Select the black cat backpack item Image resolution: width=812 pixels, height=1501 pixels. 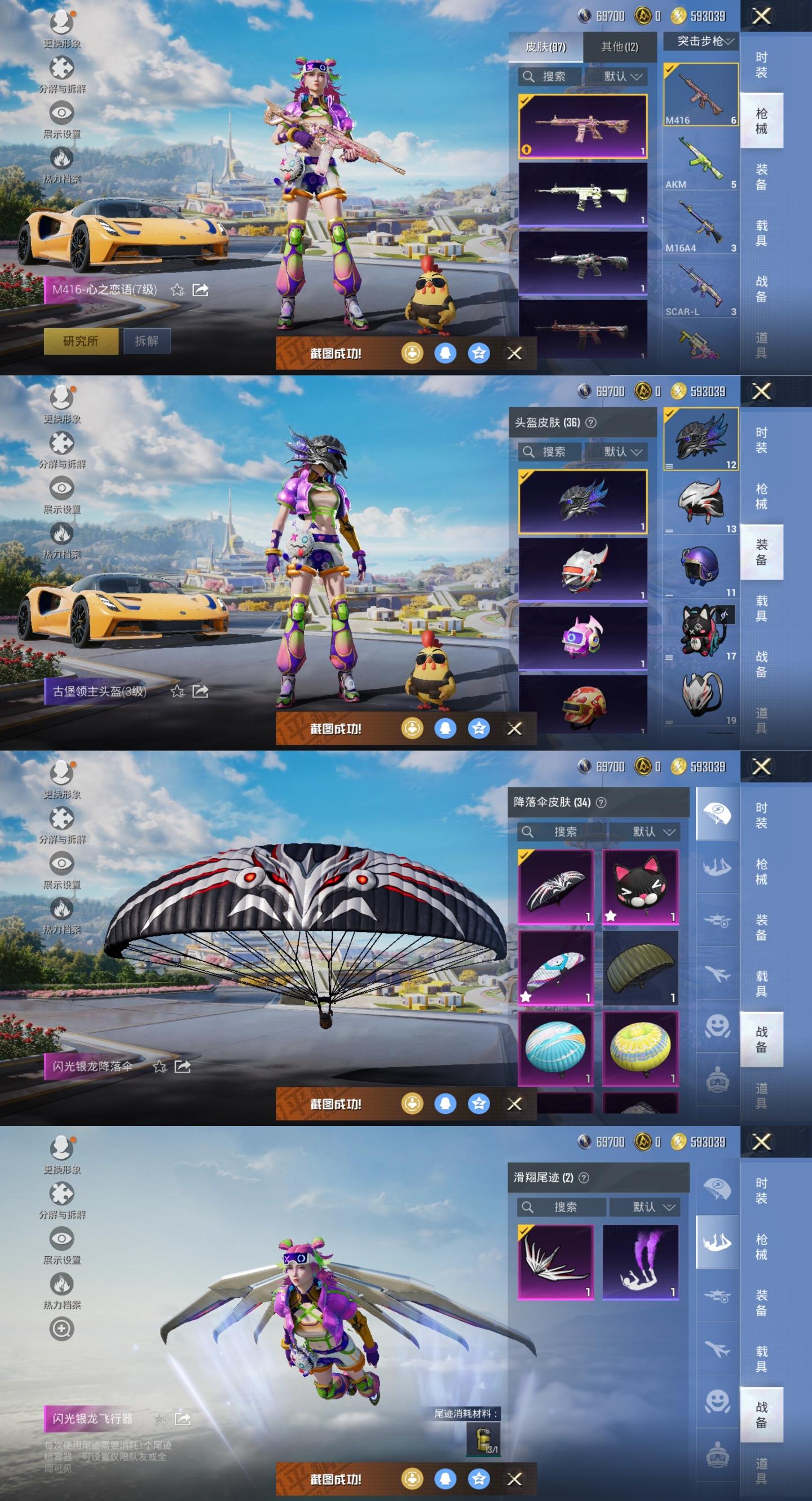[x=701, y=631]
